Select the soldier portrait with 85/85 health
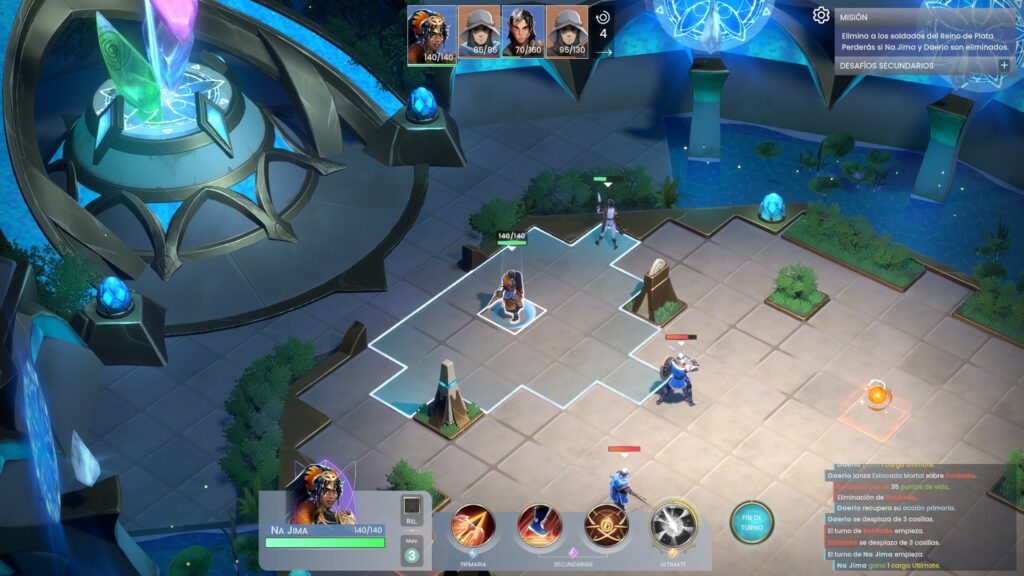Viewport: 1024px width, 576px height. [x=478, y=32]
